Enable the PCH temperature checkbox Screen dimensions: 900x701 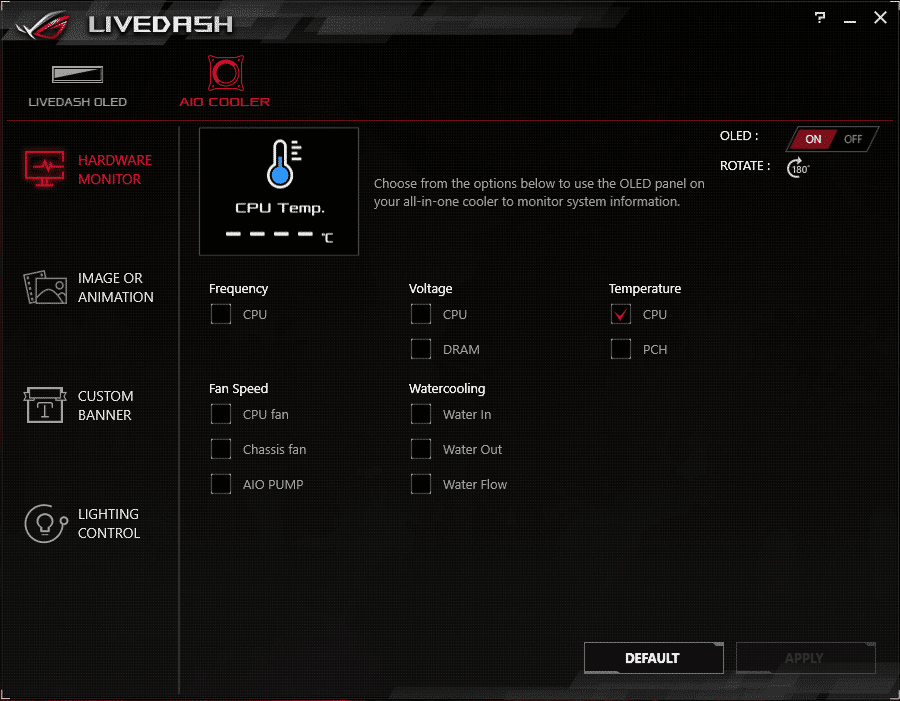[x=621, y=350]
